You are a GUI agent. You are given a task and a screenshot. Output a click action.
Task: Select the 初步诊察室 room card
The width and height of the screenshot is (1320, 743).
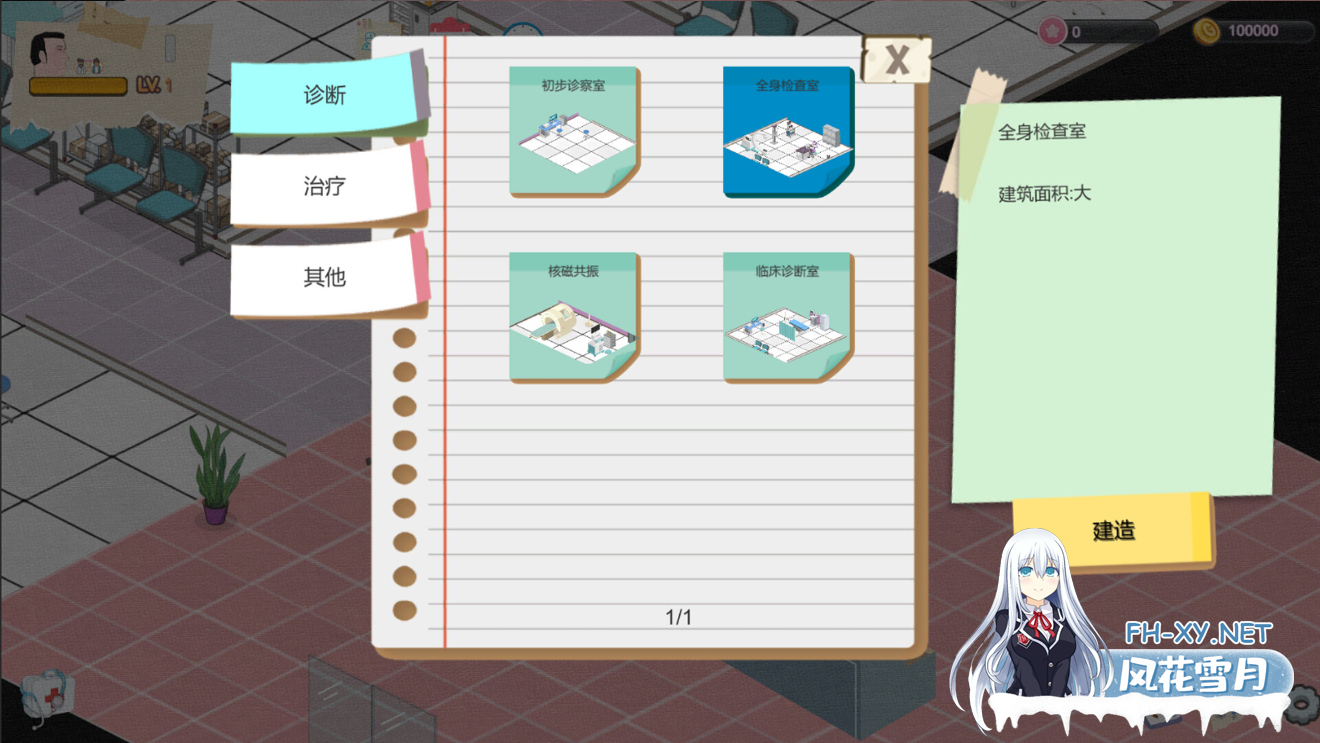(573, 130)
